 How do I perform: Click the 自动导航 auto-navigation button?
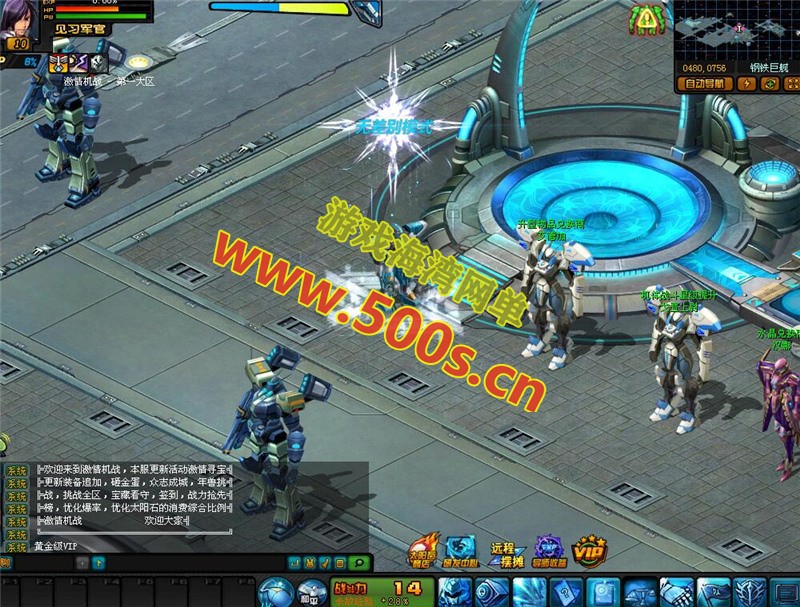704,84
